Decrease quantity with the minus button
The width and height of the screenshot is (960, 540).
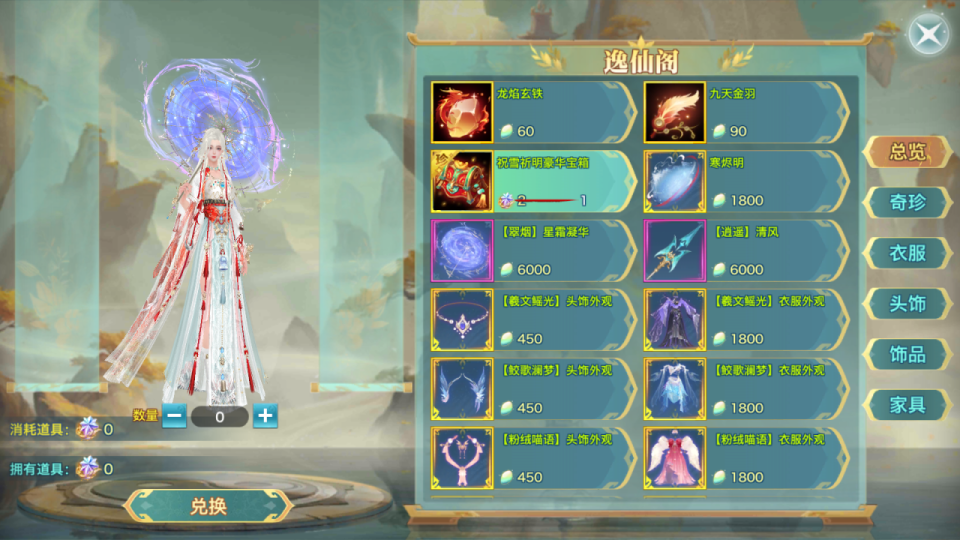pyautogui.click(x=174, y=416)
